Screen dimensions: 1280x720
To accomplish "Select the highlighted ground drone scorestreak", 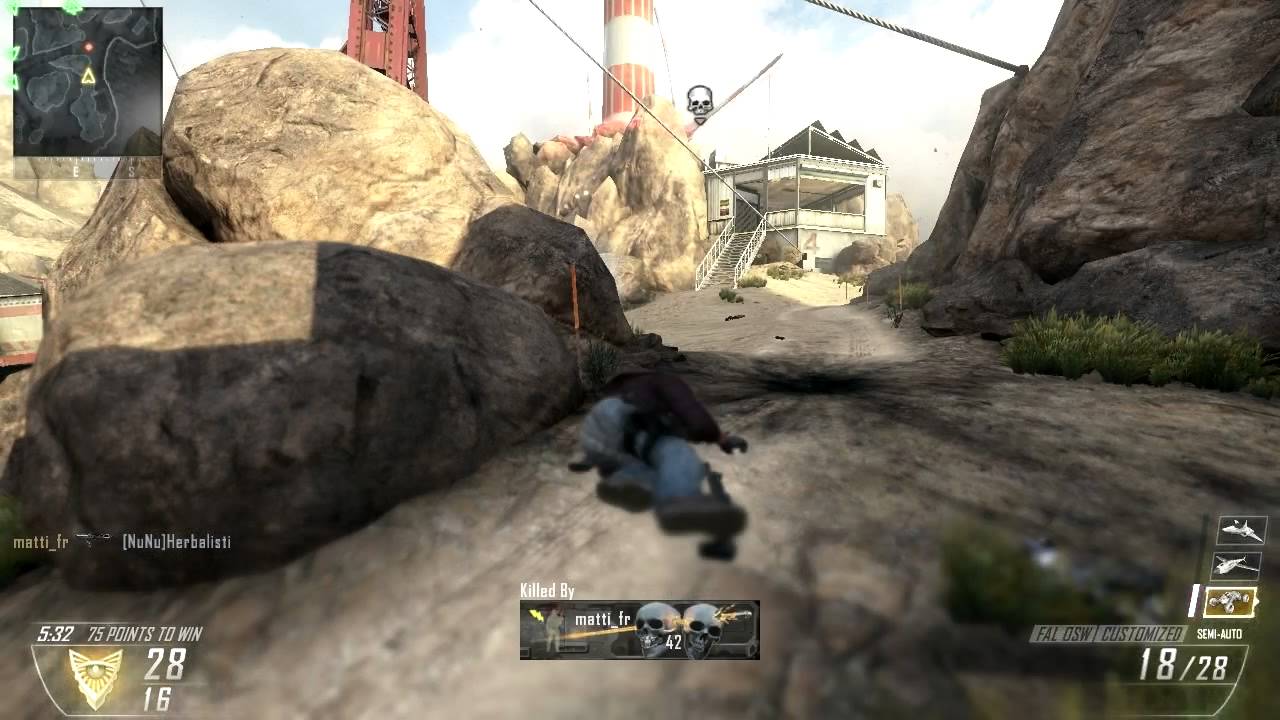I will (x=1233, y=600).
